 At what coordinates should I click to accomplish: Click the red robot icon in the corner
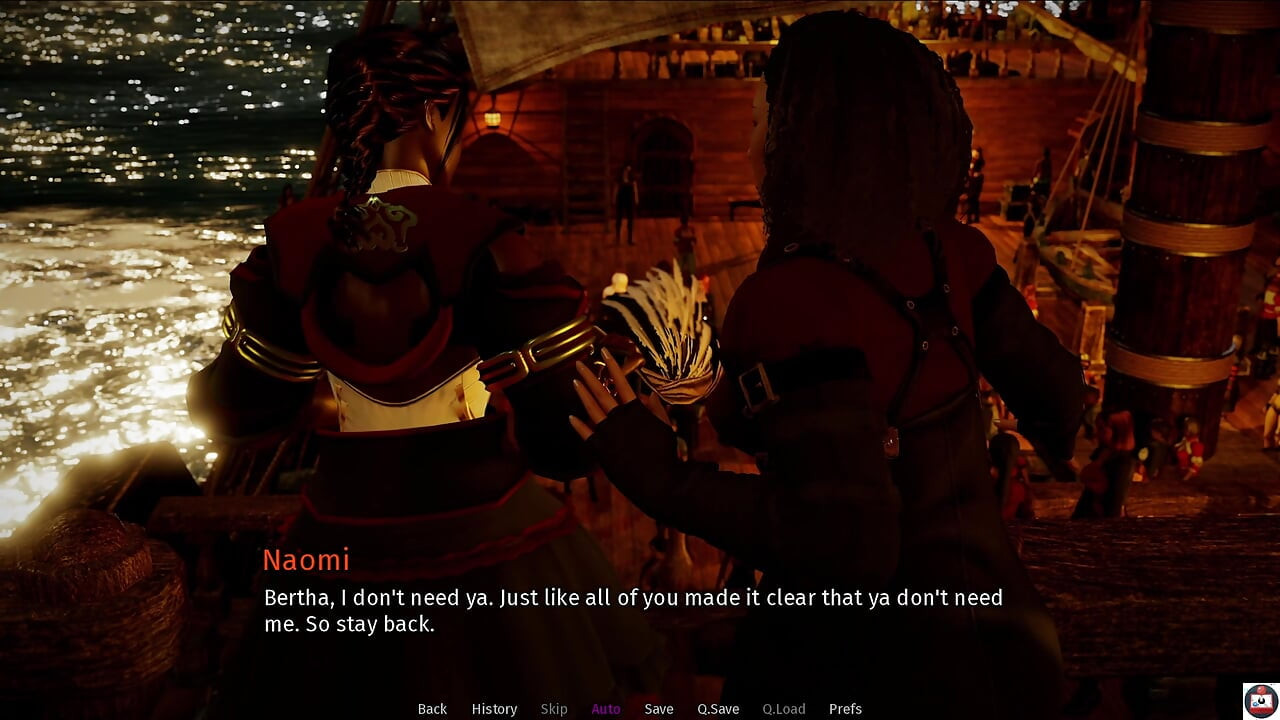pos(1260,700)
